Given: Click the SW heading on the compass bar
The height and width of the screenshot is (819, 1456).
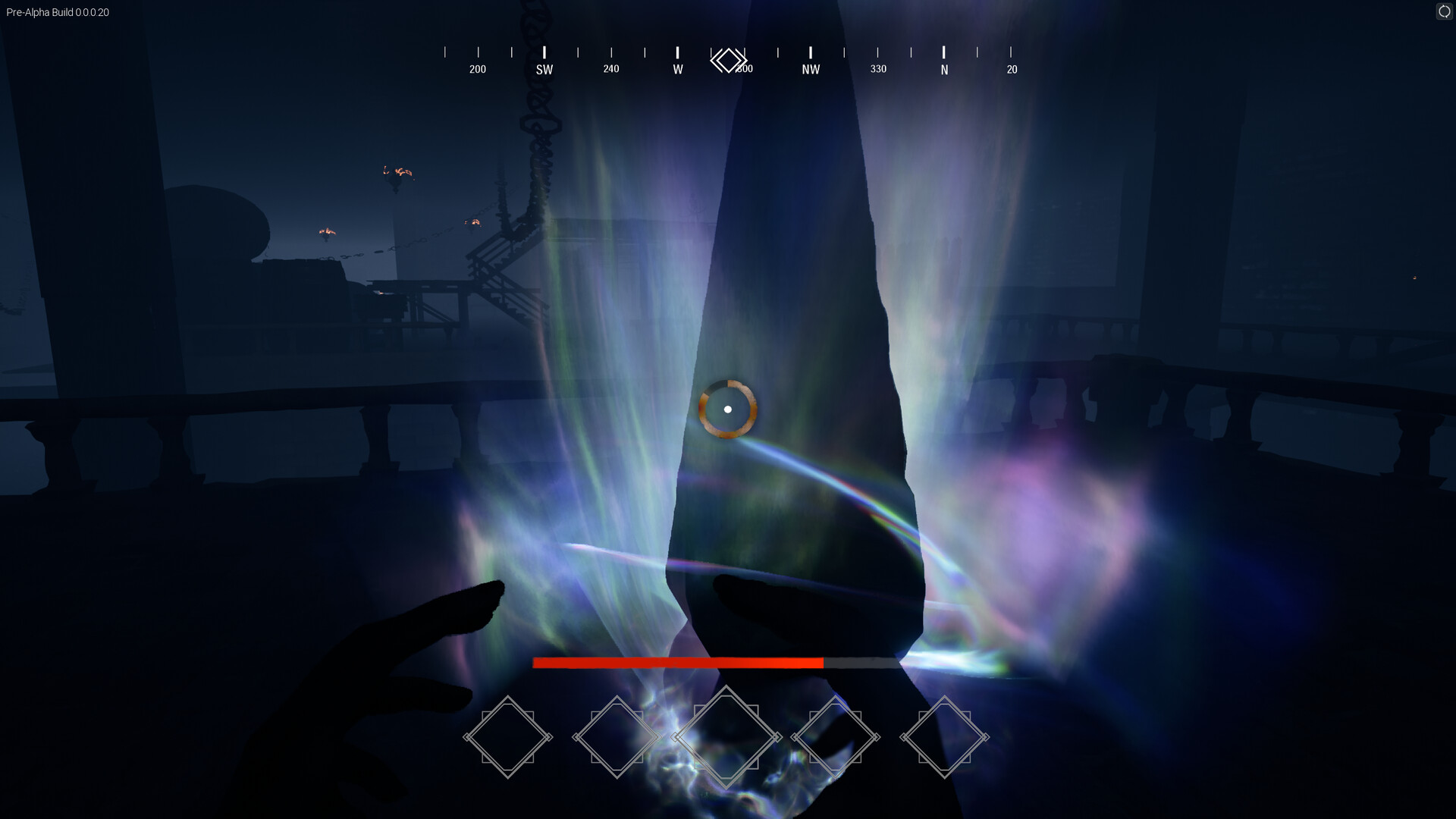Looking at the screenshot, I should [x=544, y=68].
